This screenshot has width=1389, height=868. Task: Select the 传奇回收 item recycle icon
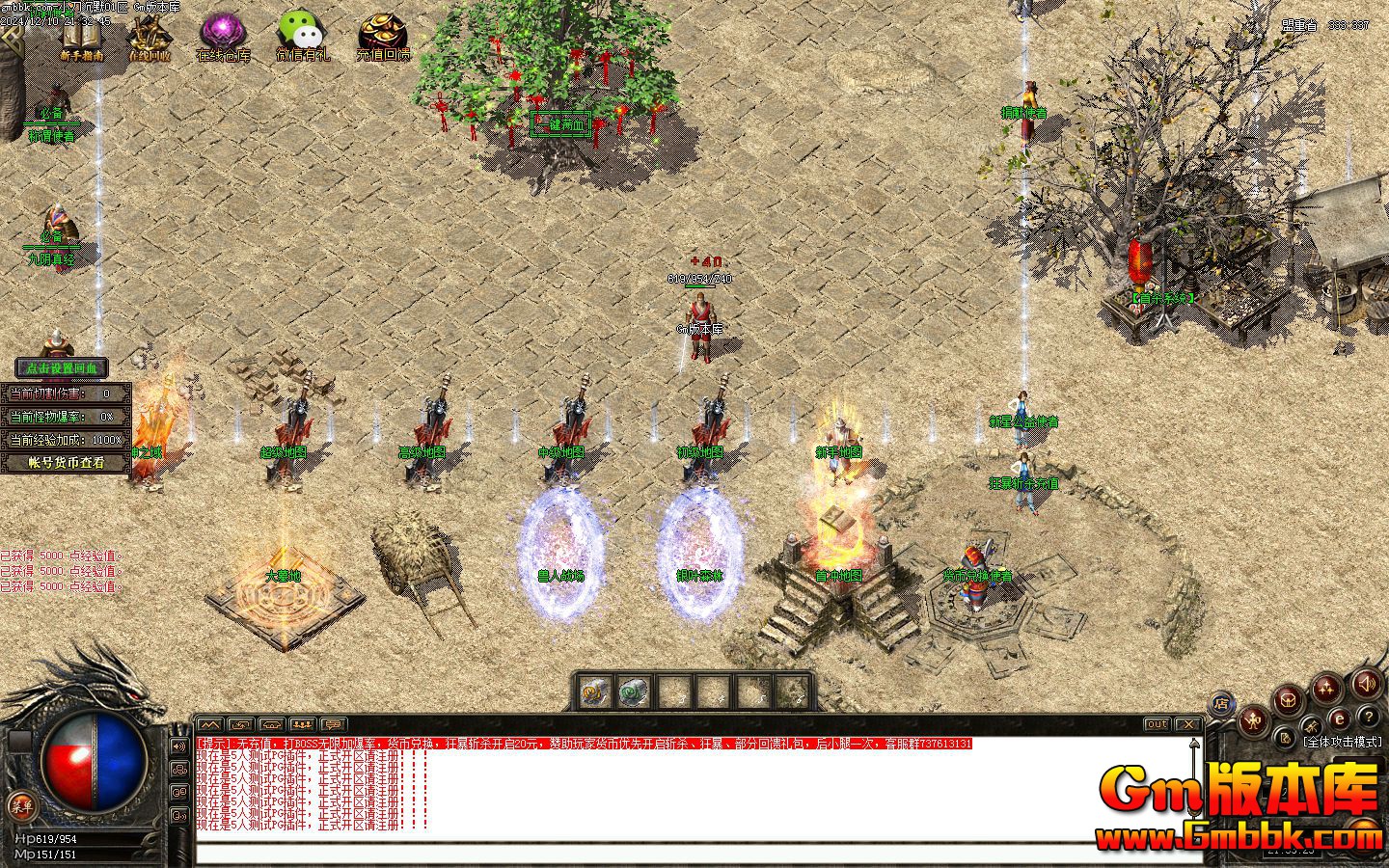click(151, 31)
